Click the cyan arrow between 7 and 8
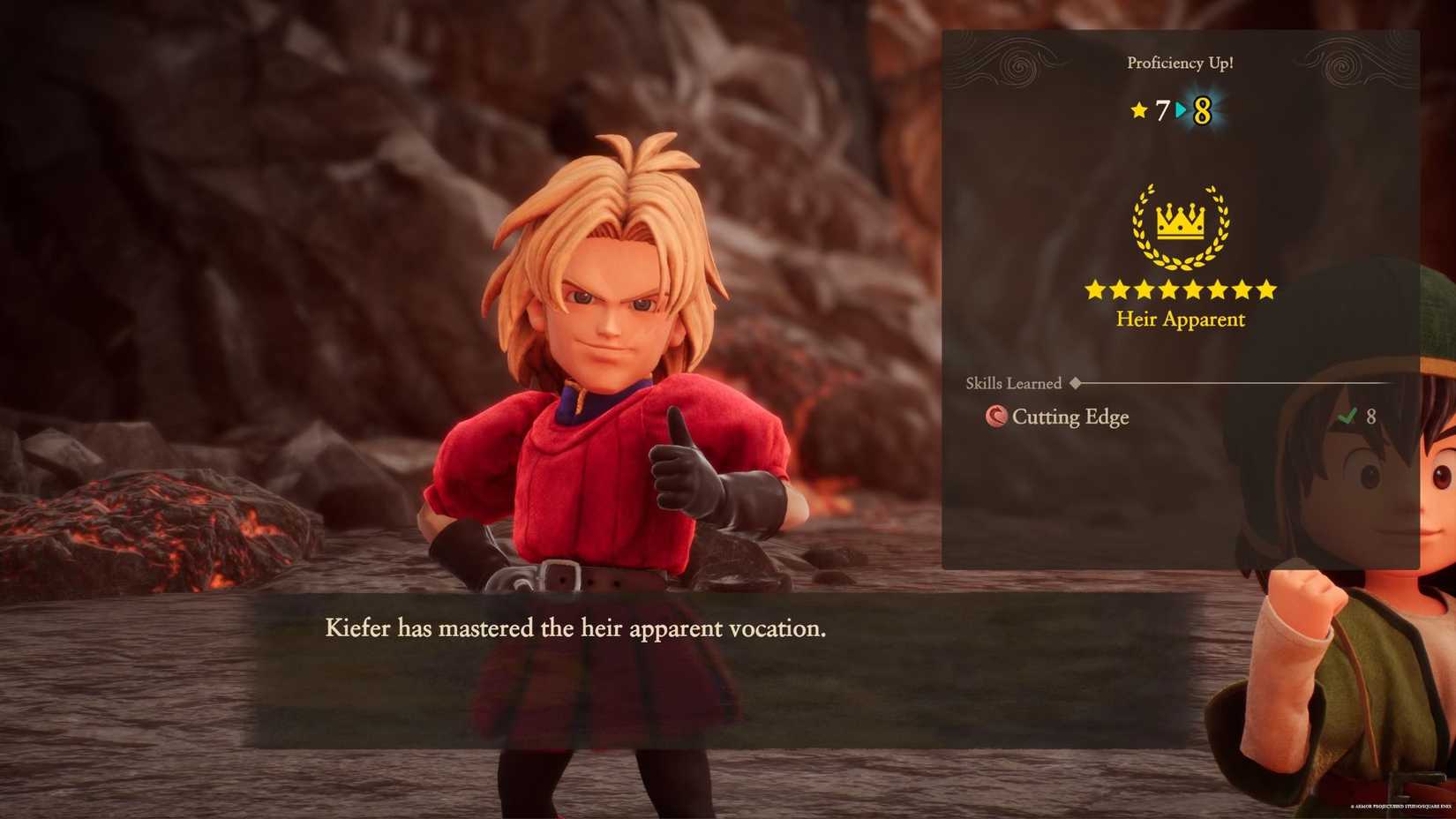The width and height of the screenshot is (1456, 819). (x=1178, y=111)
